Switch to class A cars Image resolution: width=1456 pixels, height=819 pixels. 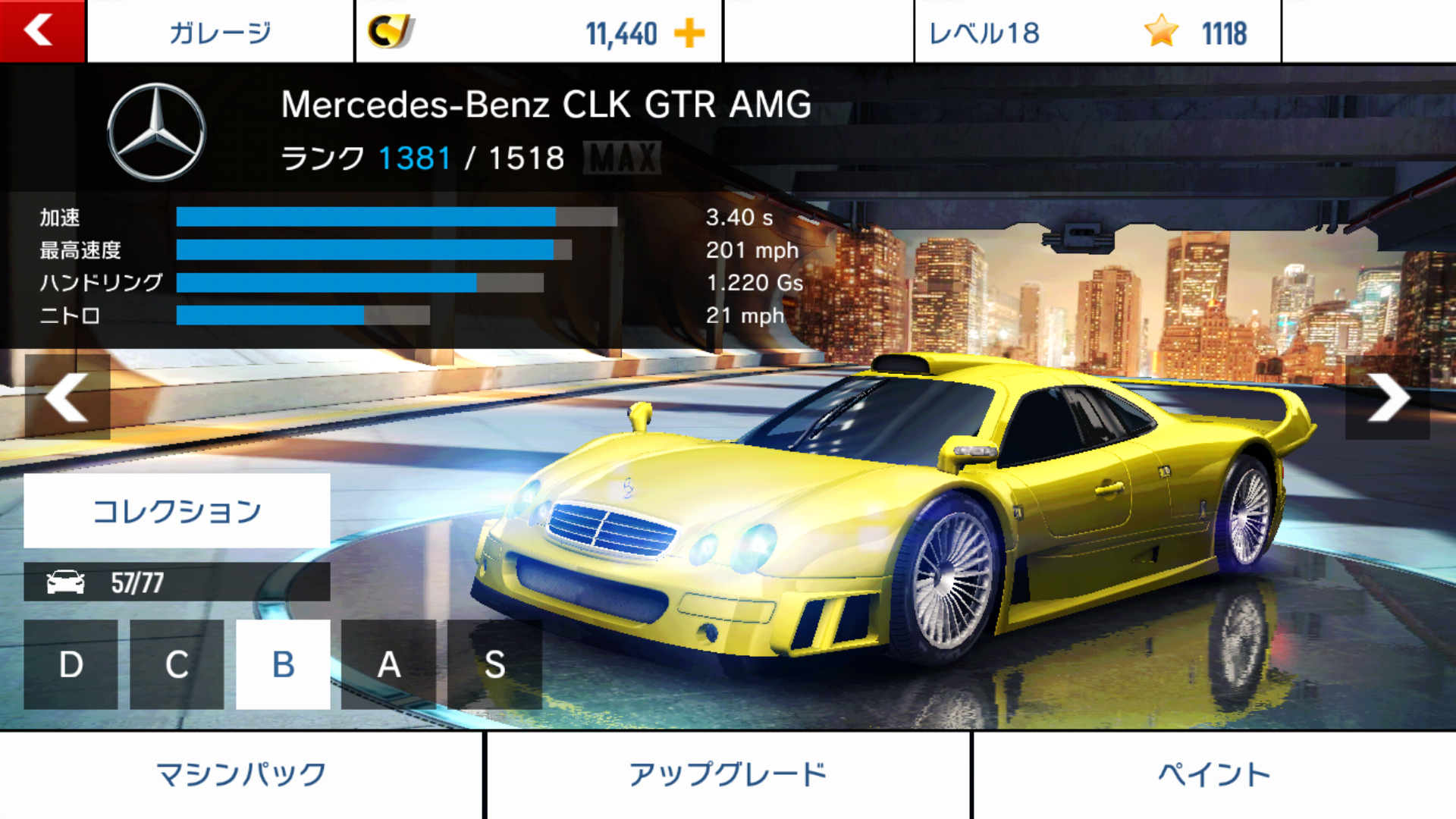click(388, 664)
